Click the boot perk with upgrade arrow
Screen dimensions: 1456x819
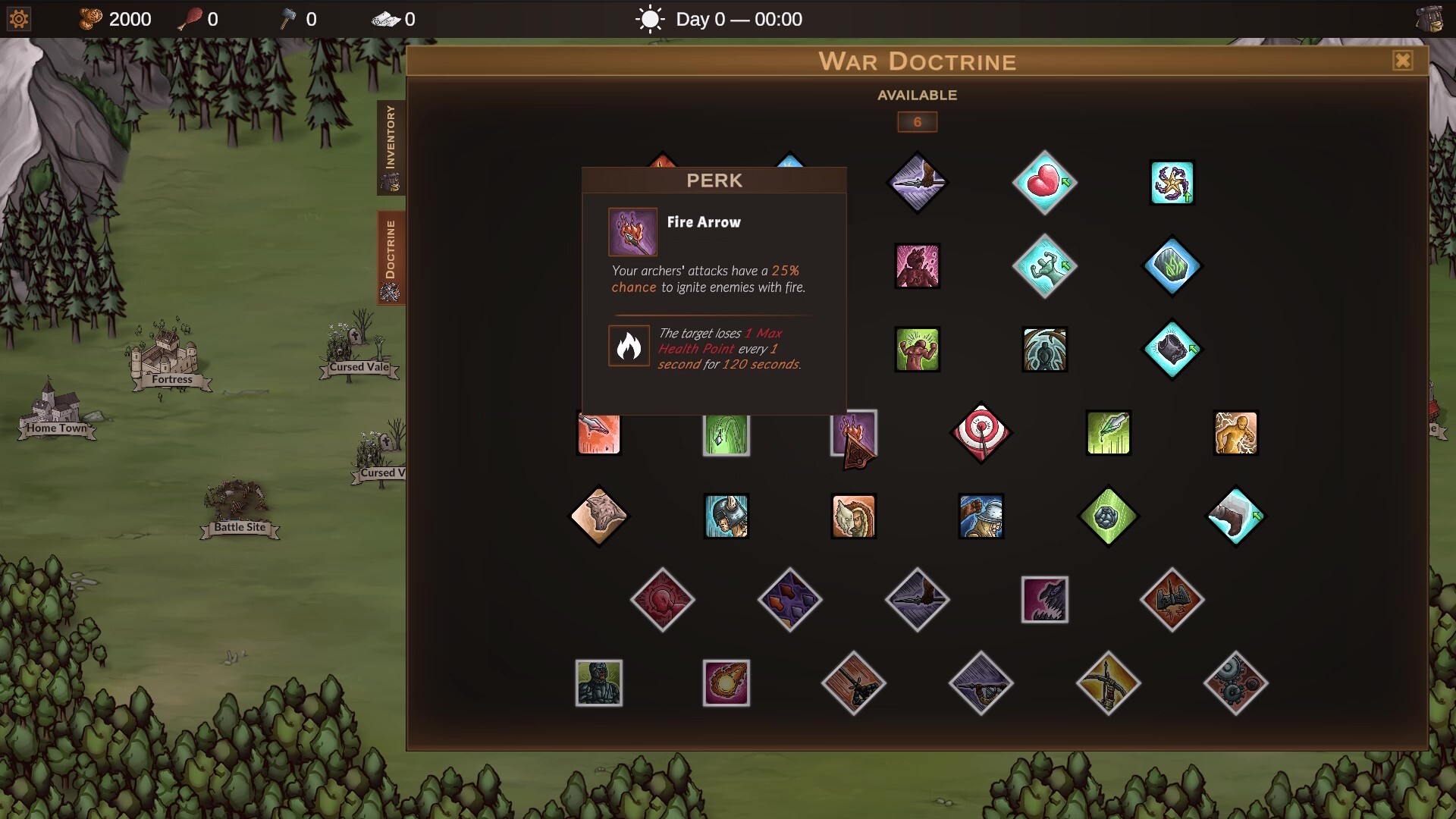[1236, 516]
